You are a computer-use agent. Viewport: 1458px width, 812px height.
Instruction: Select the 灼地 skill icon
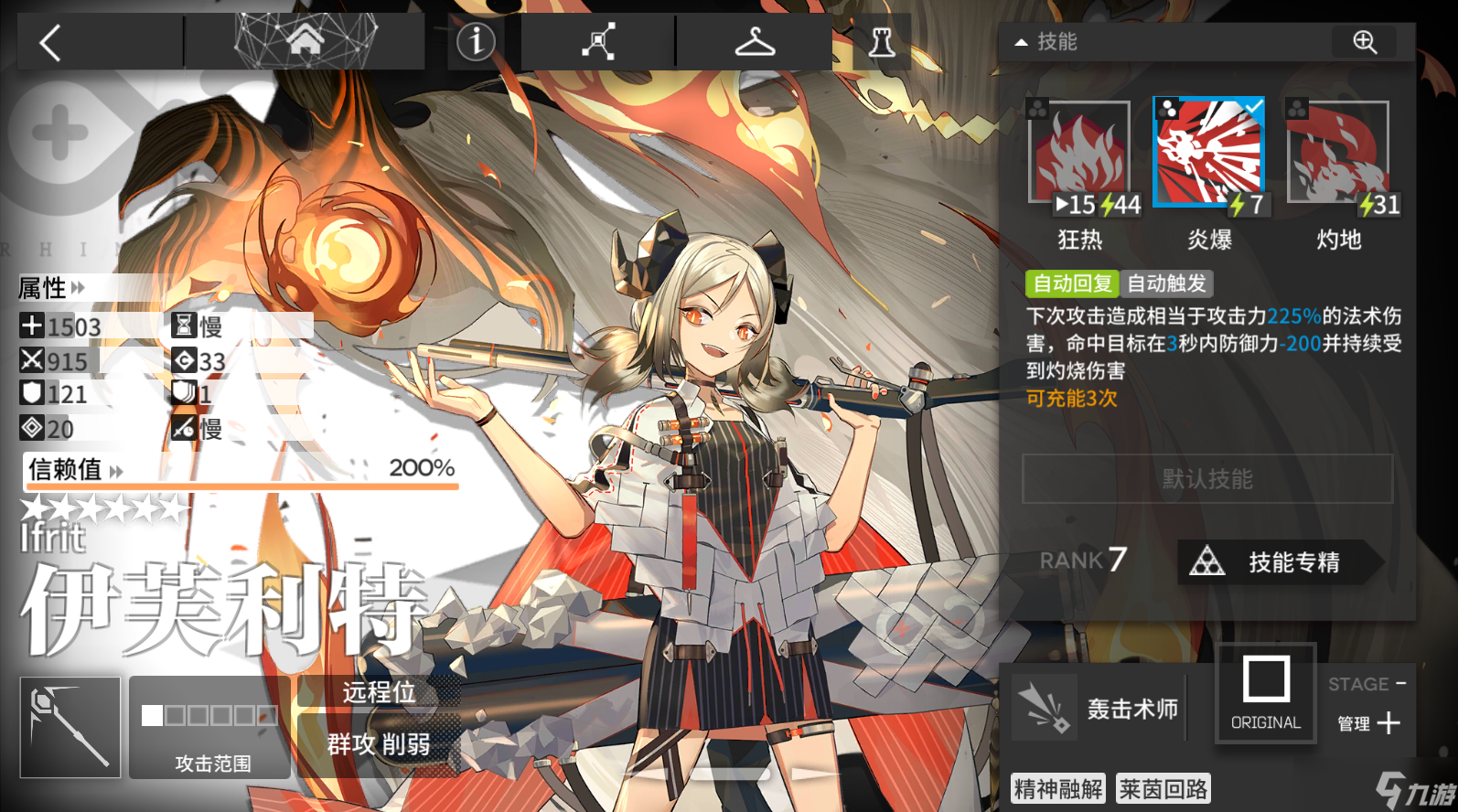pos(1338,154)
